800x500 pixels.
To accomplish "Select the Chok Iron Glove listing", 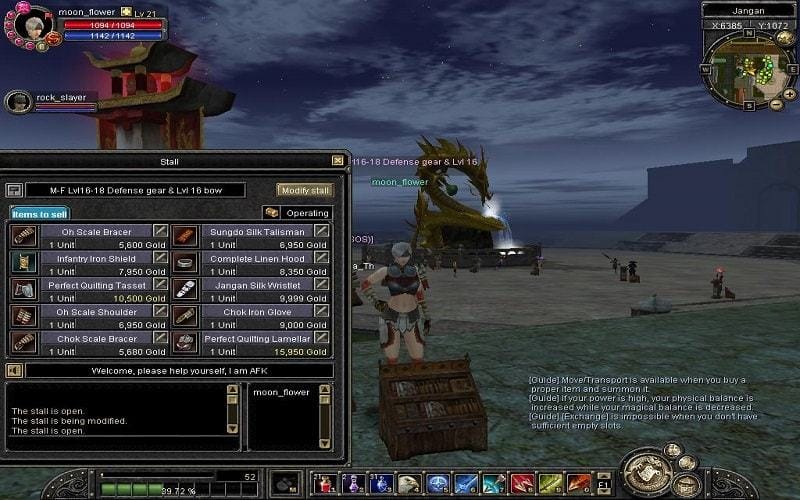I will [256, 312].
